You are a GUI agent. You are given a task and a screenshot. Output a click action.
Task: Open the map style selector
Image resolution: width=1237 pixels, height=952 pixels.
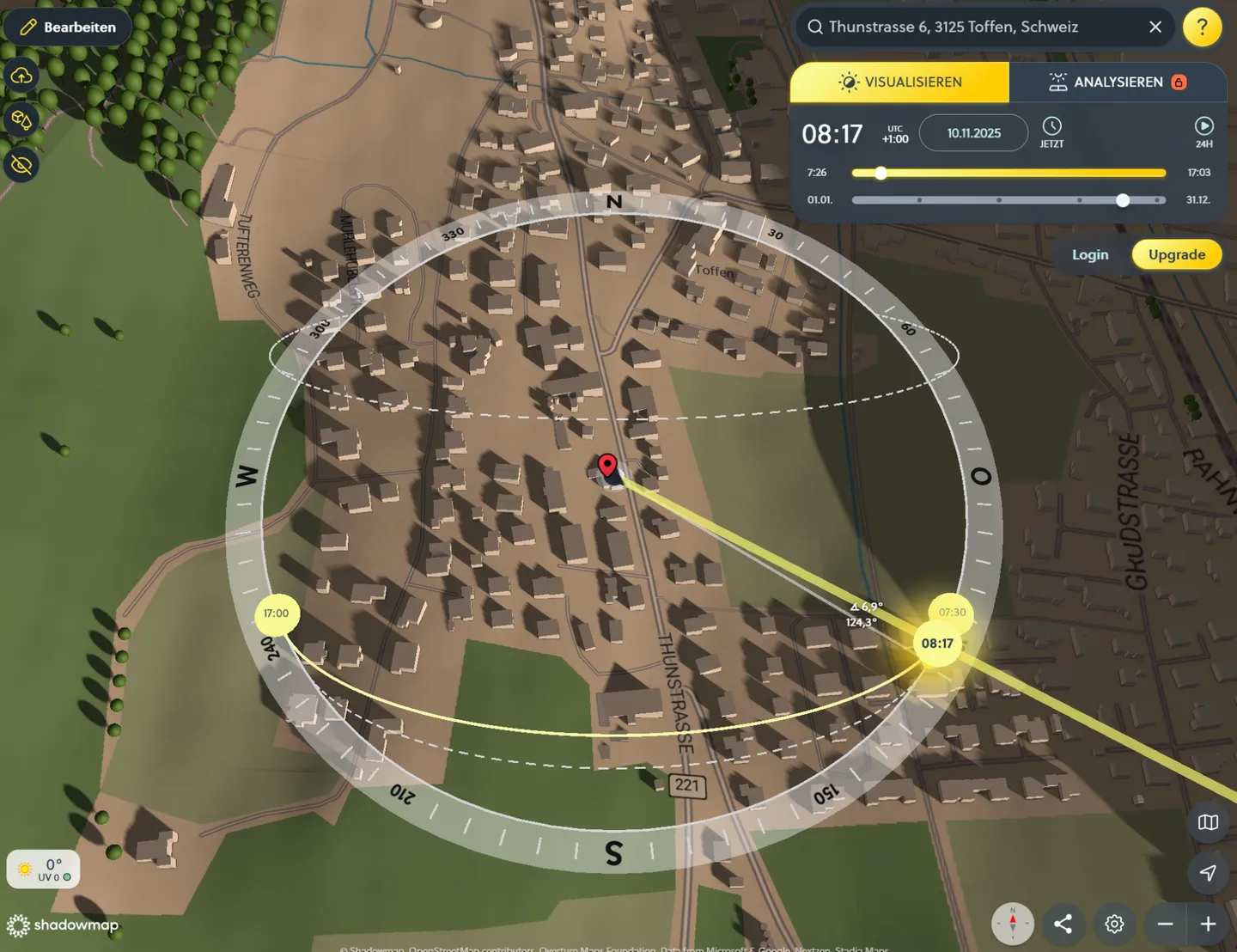tap(1208, 822)
